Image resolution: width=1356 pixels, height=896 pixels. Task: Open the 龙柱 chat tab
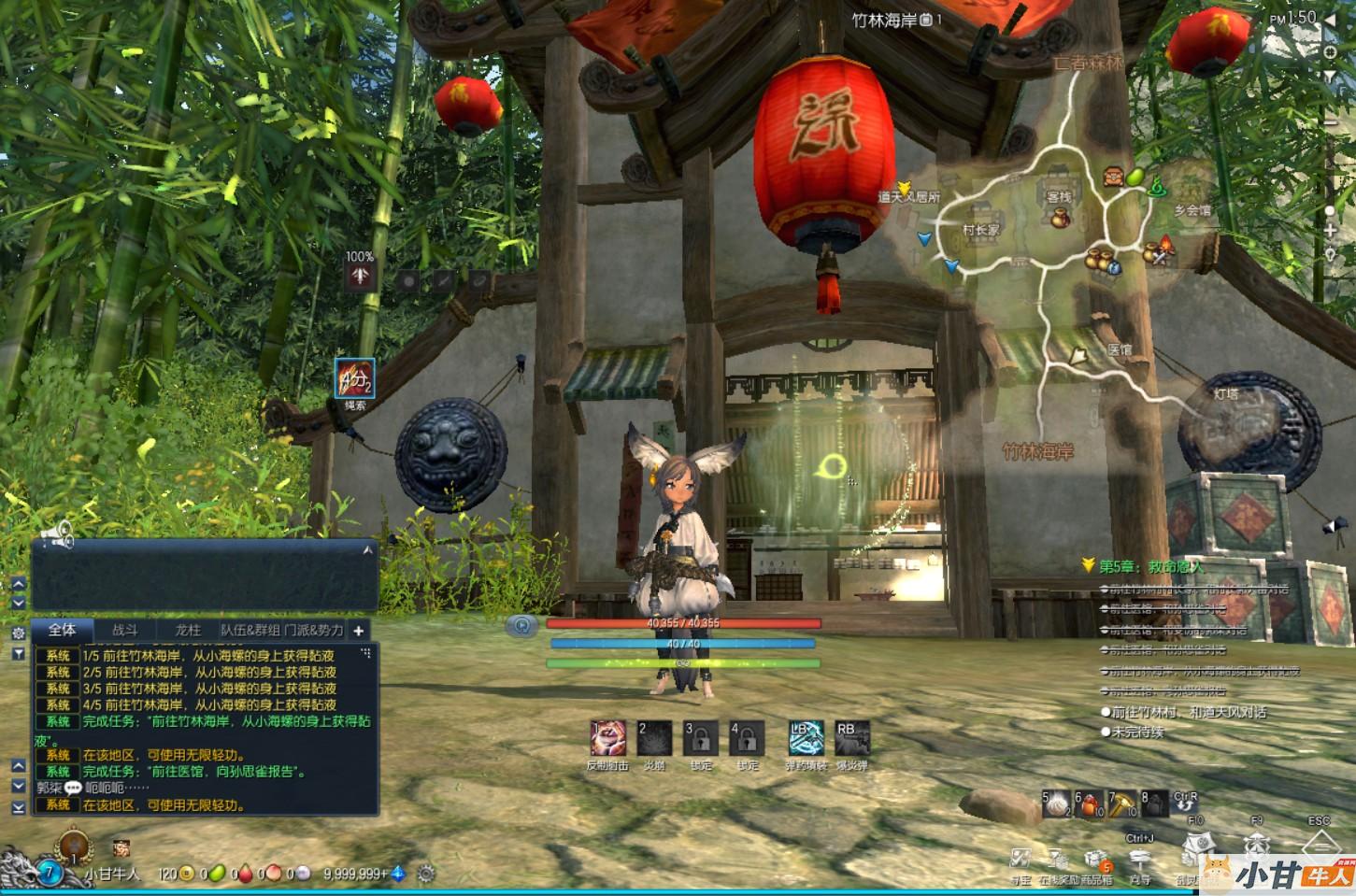[188, 631]
